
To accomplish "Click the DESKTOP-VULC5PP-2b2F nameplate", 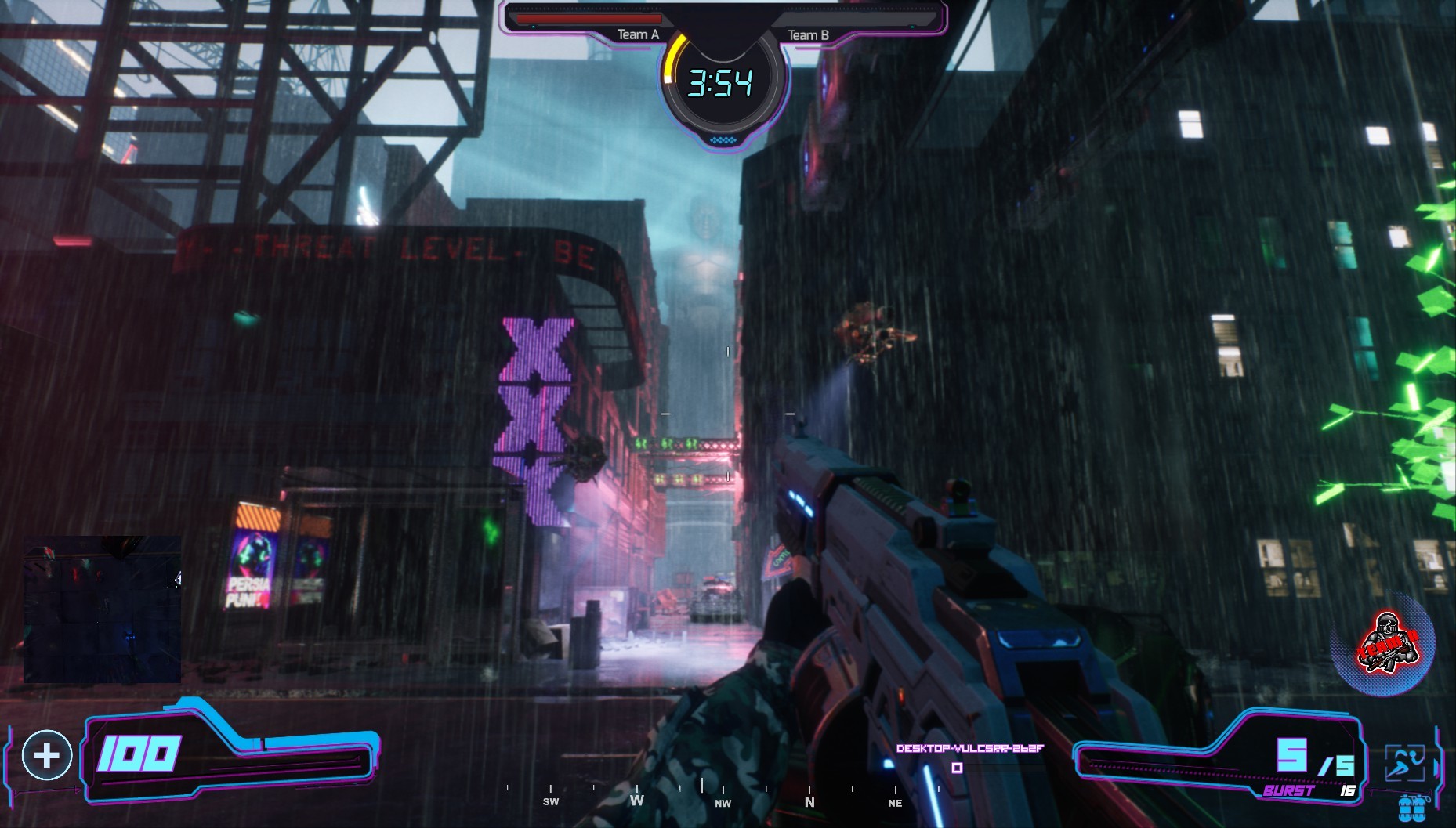I will tap(969, 750).
